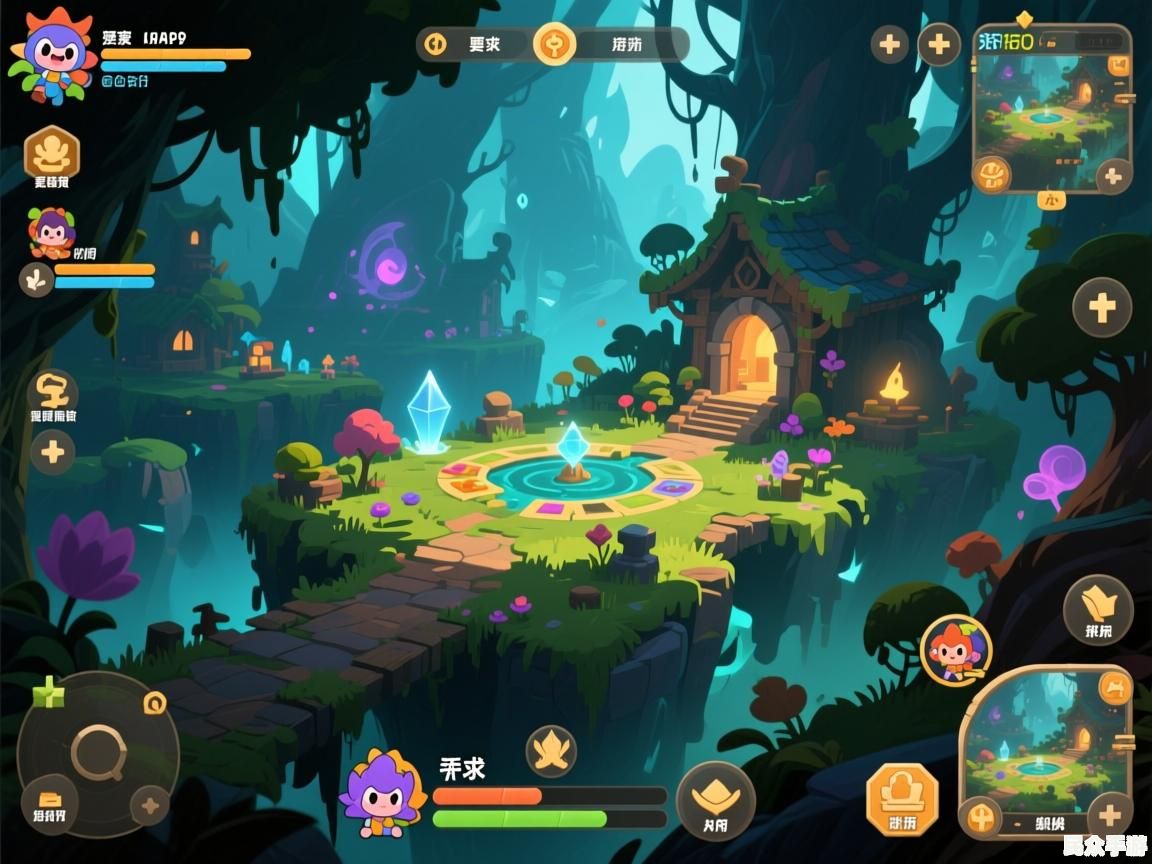Screen dimensions: 1152x864
Task: Click the gold coin button in top bar
Action: [554, 44]
